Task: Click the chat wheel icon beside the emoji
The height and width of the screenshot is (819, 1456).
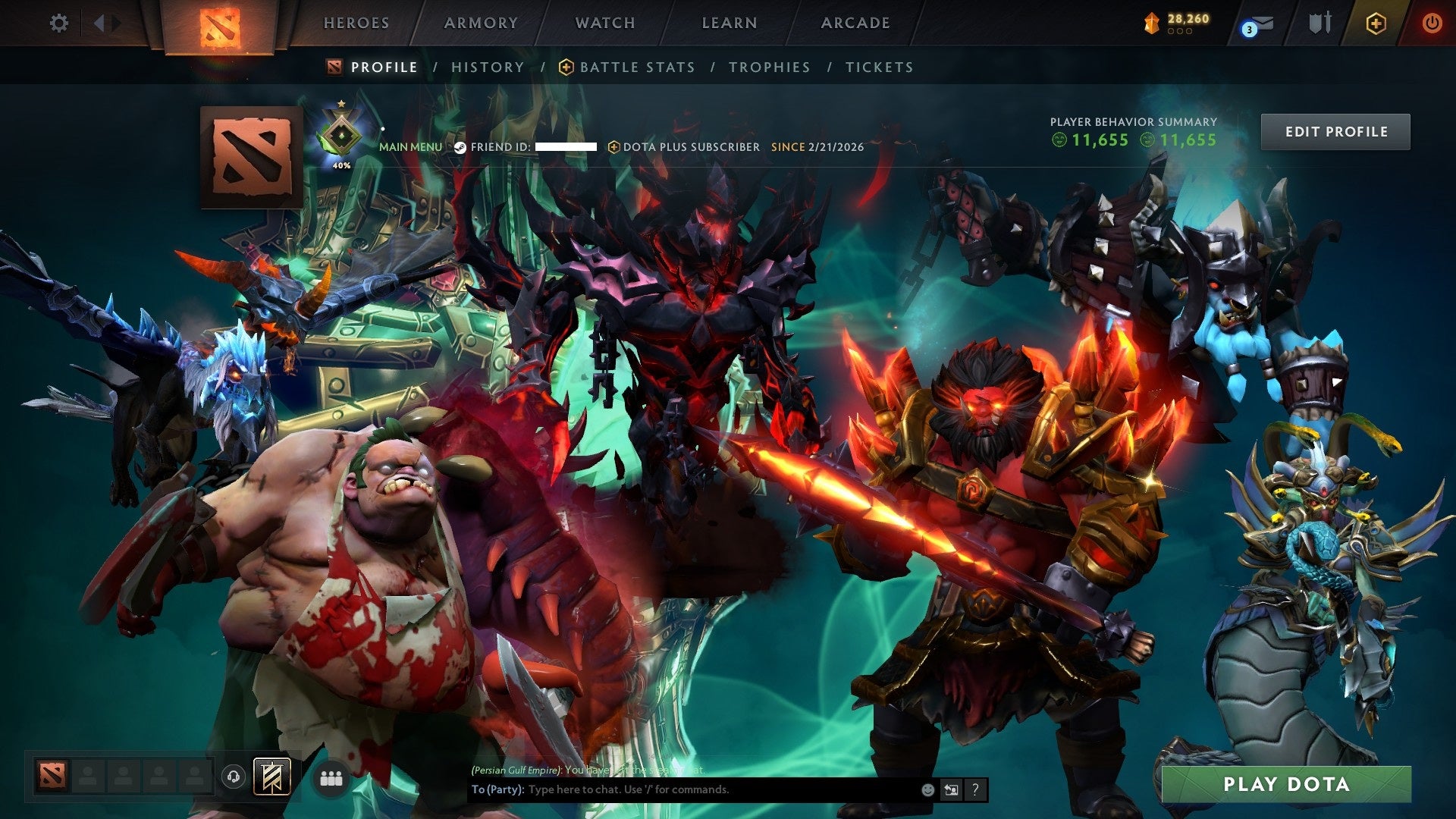Action: [951, 789]
